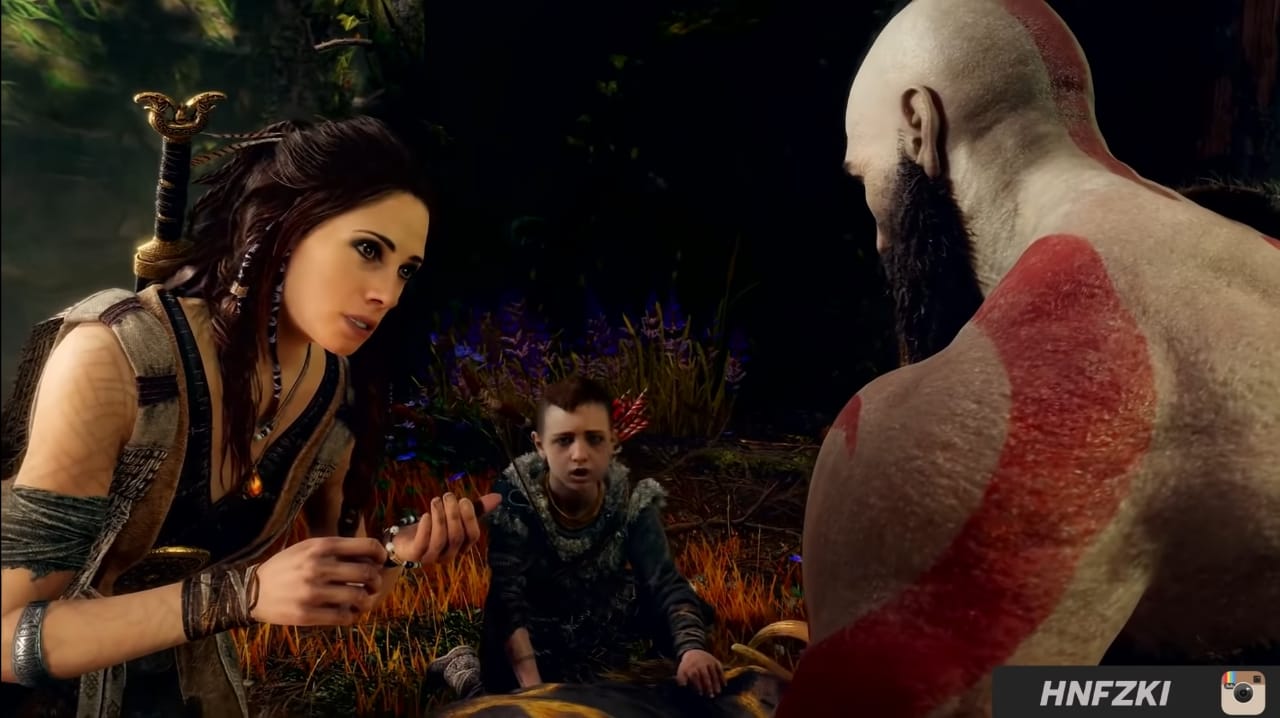This screenshot has width=1280, height=718.
Task: Click the Instagram camera icon
Action: pyautogui.click(x=1242, y=693)
